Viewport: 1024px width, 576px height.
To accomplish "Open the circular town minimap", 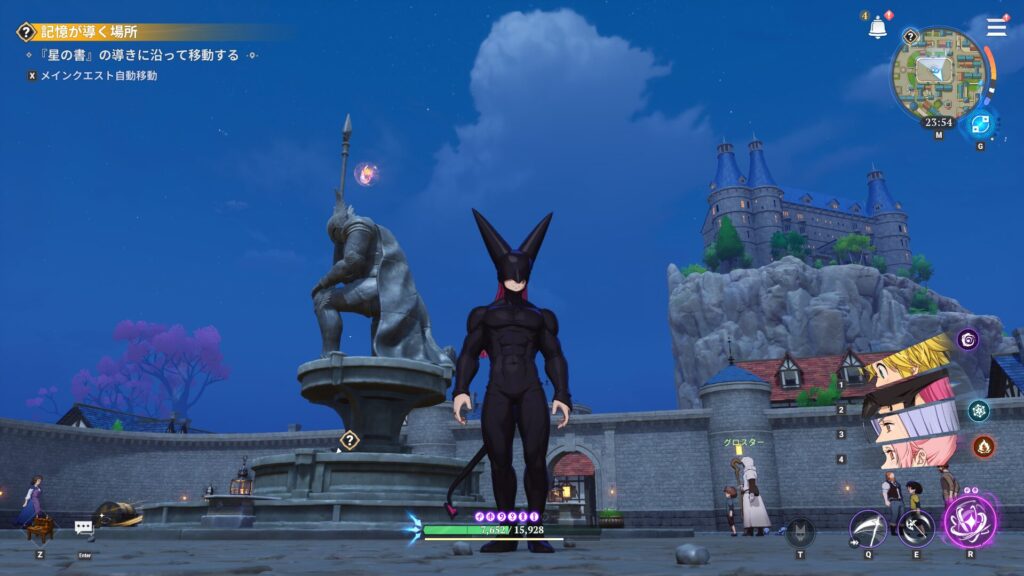I will point(937,73).
